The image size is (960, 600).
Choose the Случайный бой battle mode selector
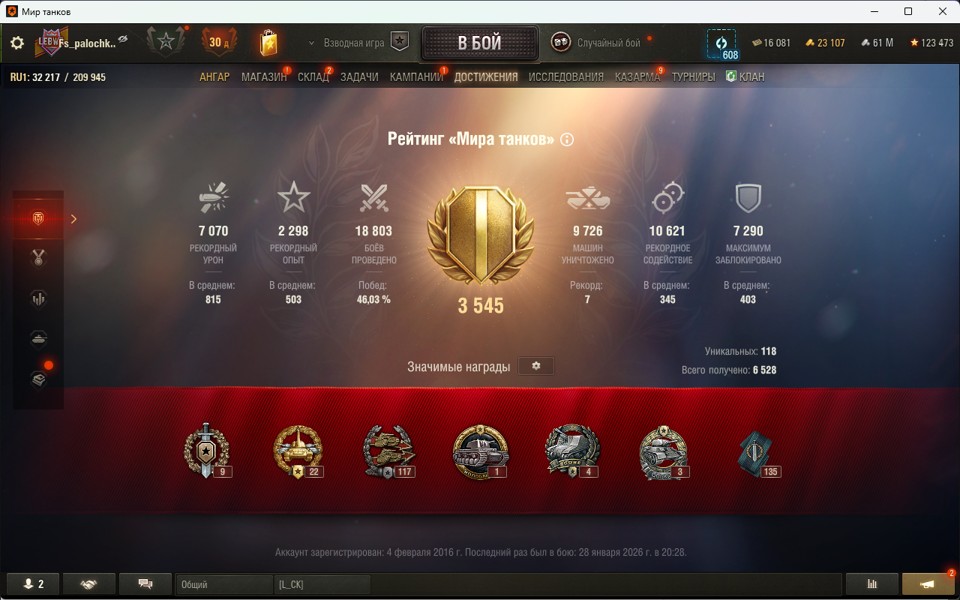pyautogui.click(x=596, y=43)
